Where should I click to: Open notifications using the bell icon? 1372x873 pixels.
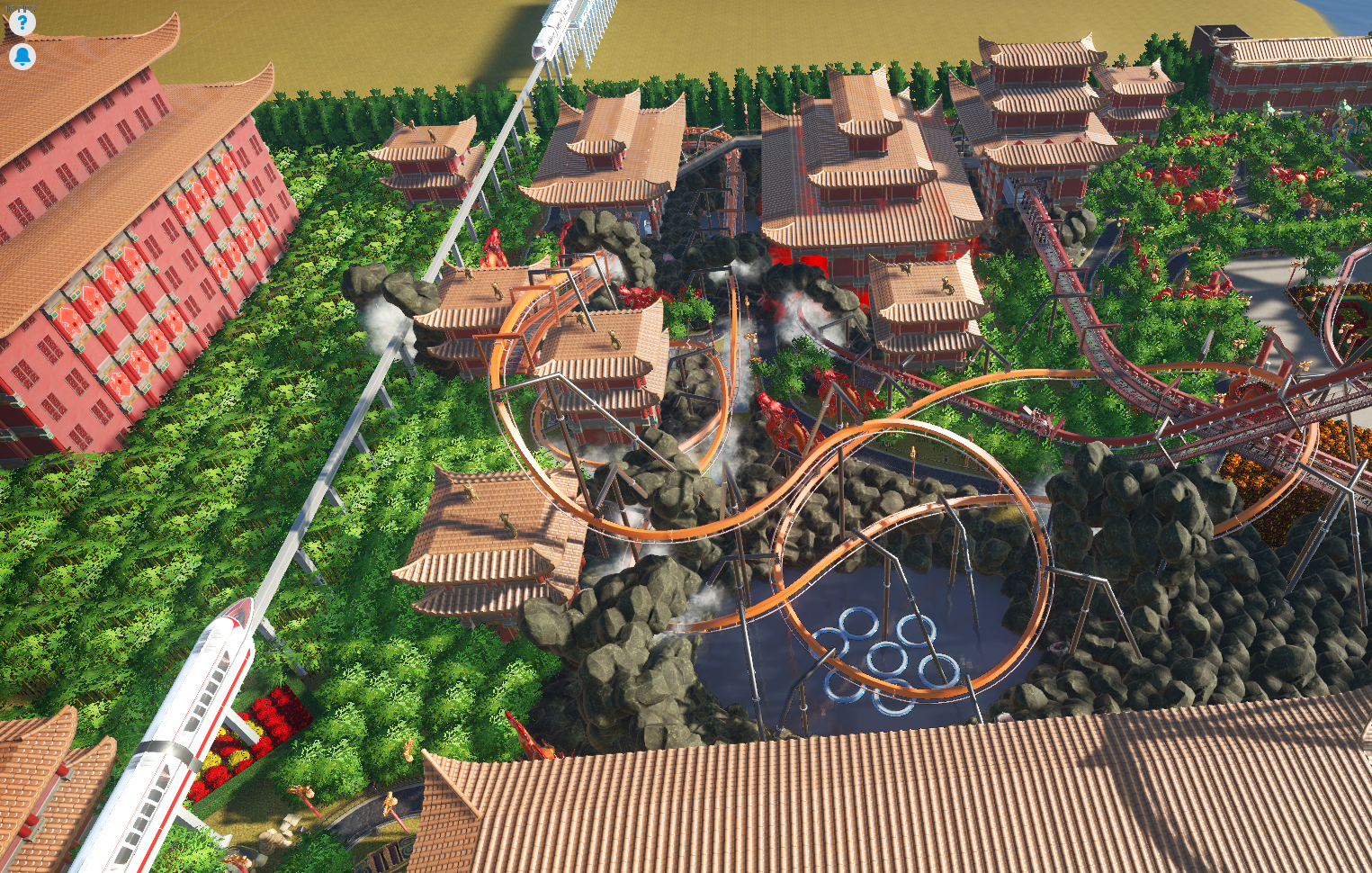click(x=22, y=56)
